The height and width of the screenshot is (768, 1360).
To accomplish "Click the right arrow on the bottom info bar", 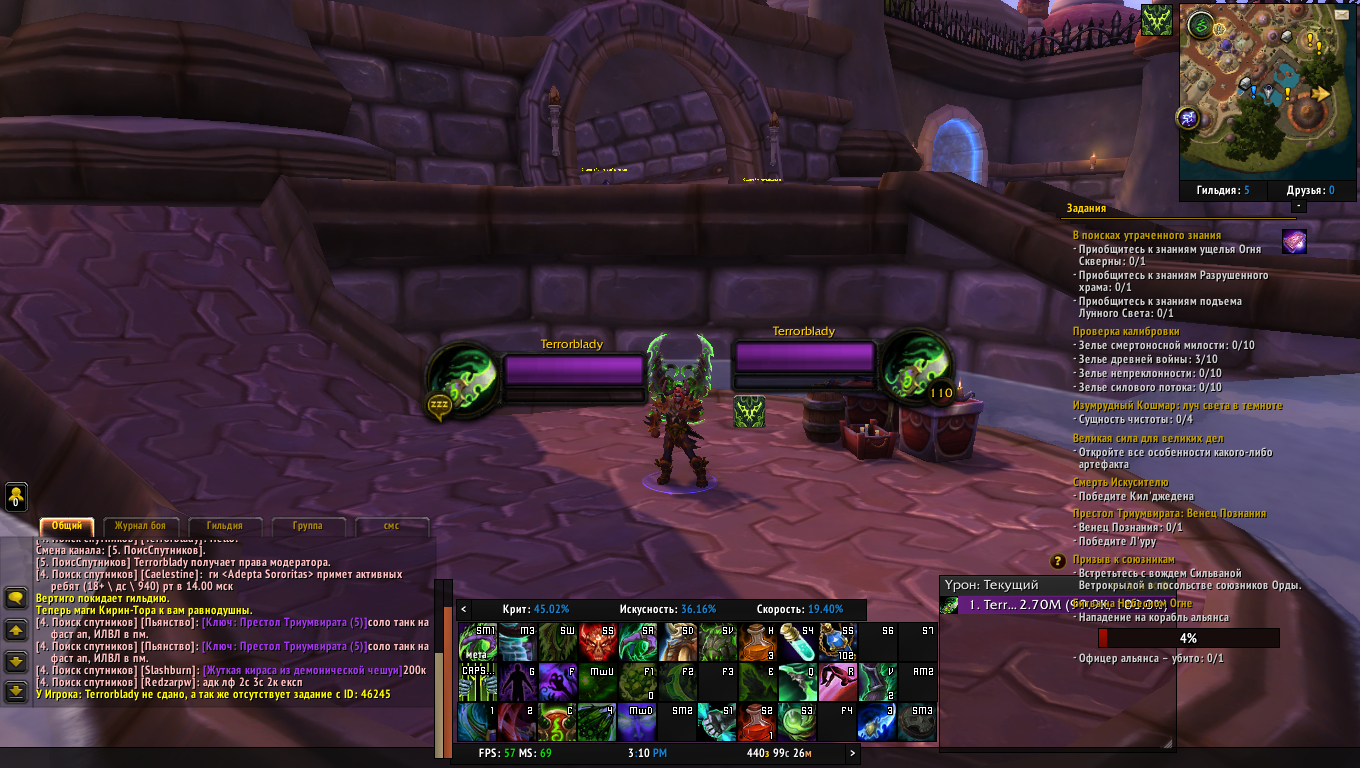I will click(853, 753).
